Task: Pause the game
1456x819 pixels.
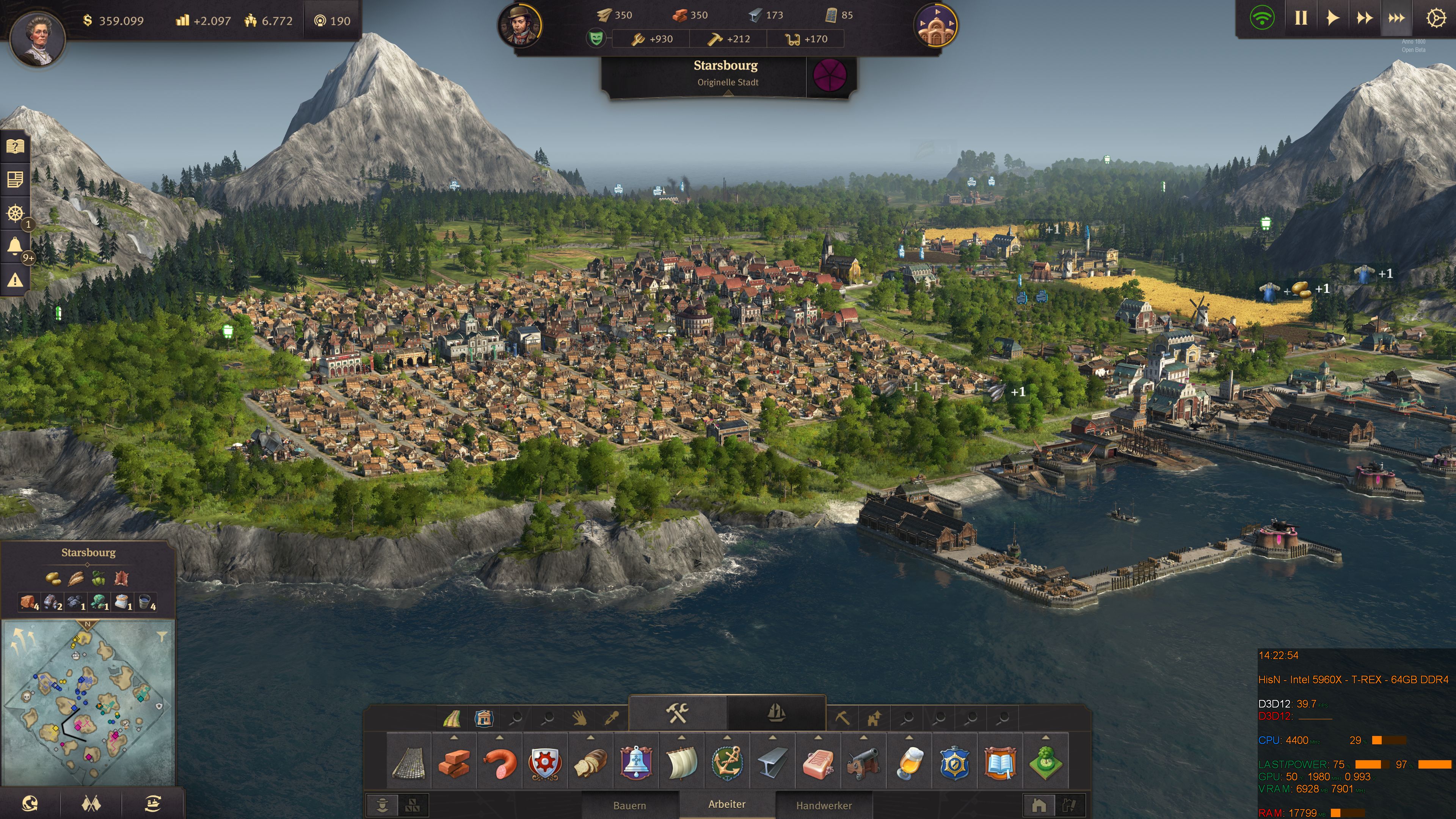Action: click(1301, 19)
